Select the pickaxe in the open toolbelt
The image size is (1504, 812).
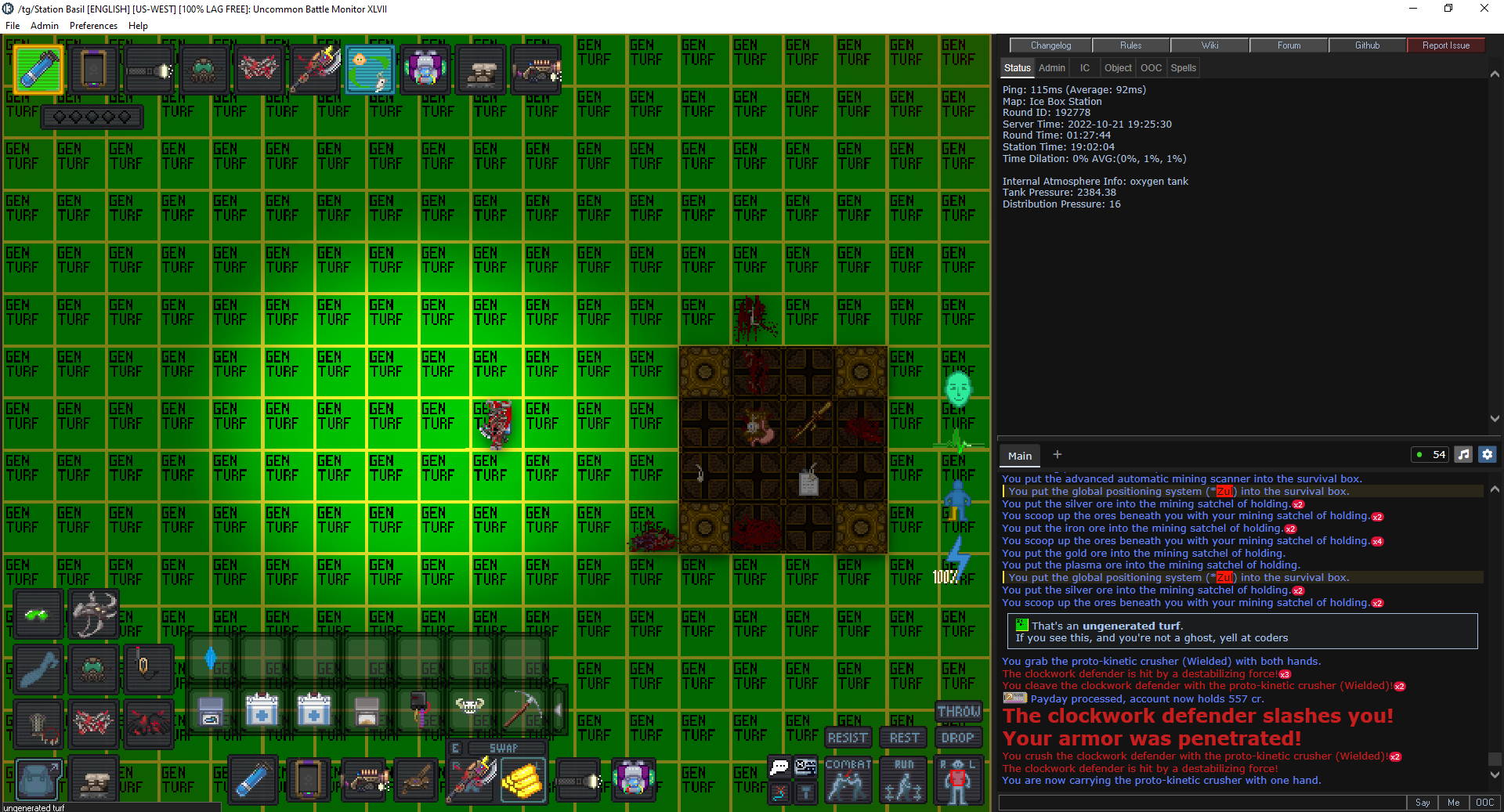point(523,710)
